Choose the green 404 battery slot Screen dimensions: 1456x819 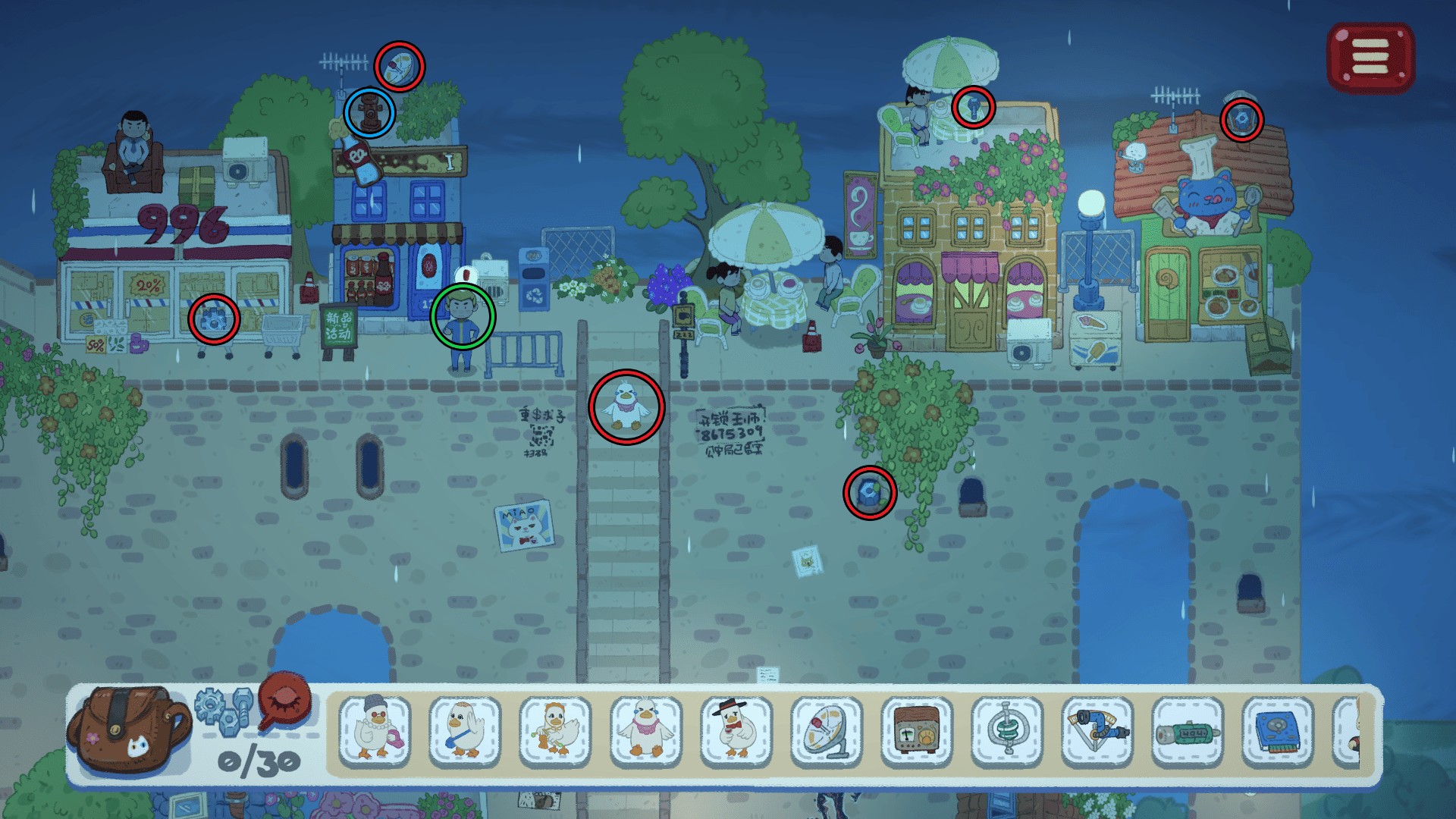[x=1188, y=730]
